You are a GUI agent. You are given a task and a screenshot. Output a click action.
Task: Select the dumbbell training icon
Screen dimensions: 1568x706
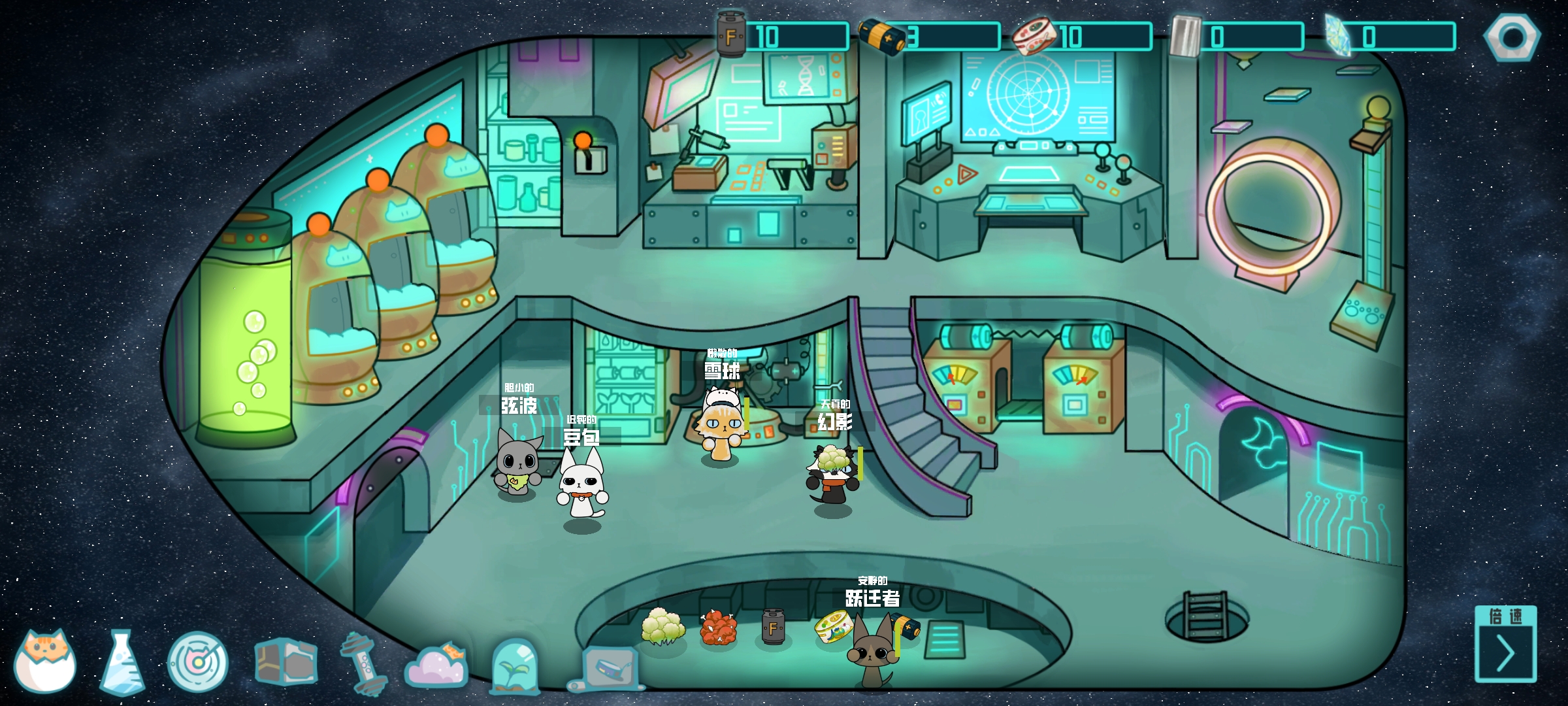tap(363, 663)
